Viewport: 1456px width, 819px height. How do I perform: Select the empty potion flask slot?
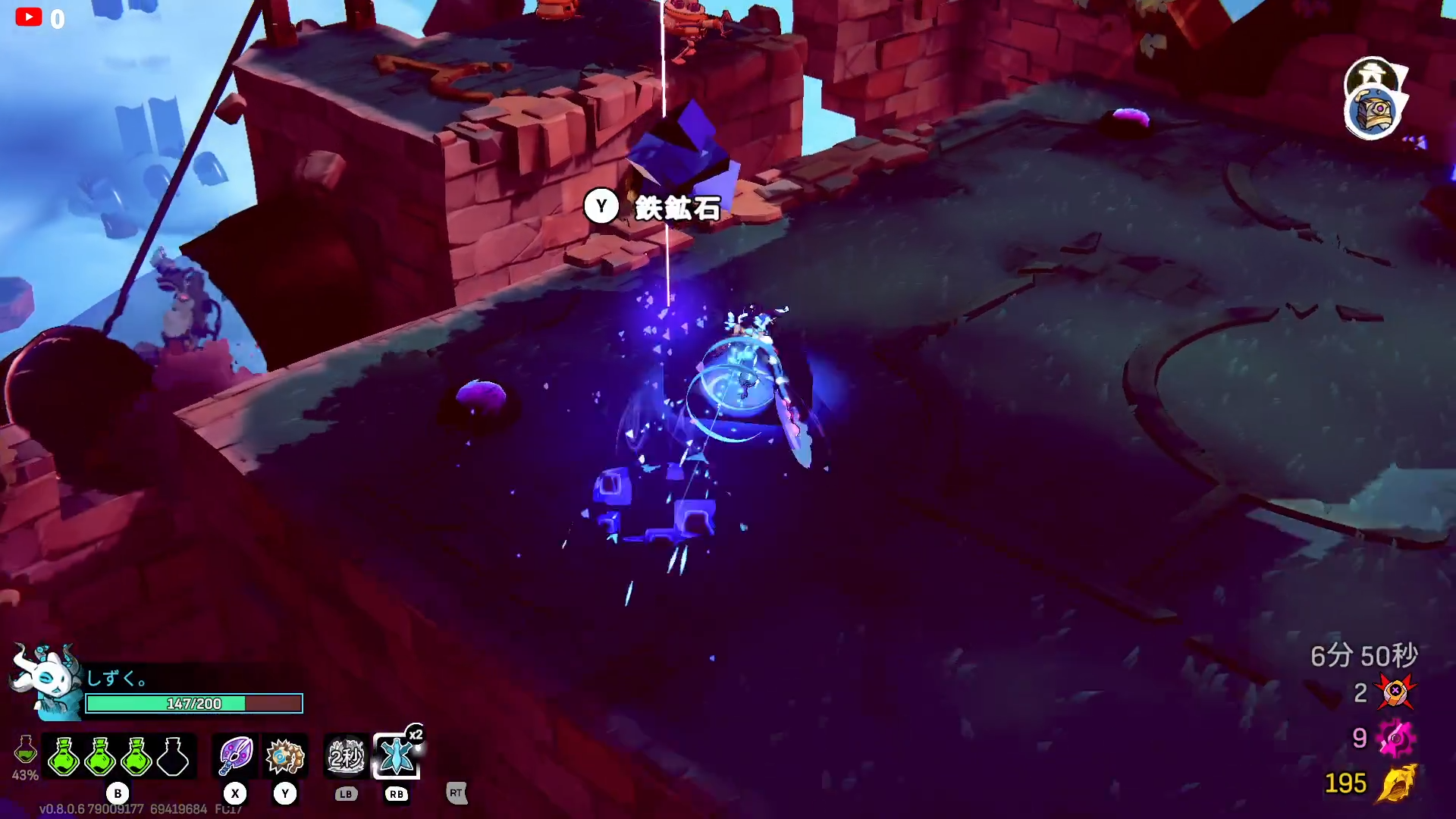(173, 756)
